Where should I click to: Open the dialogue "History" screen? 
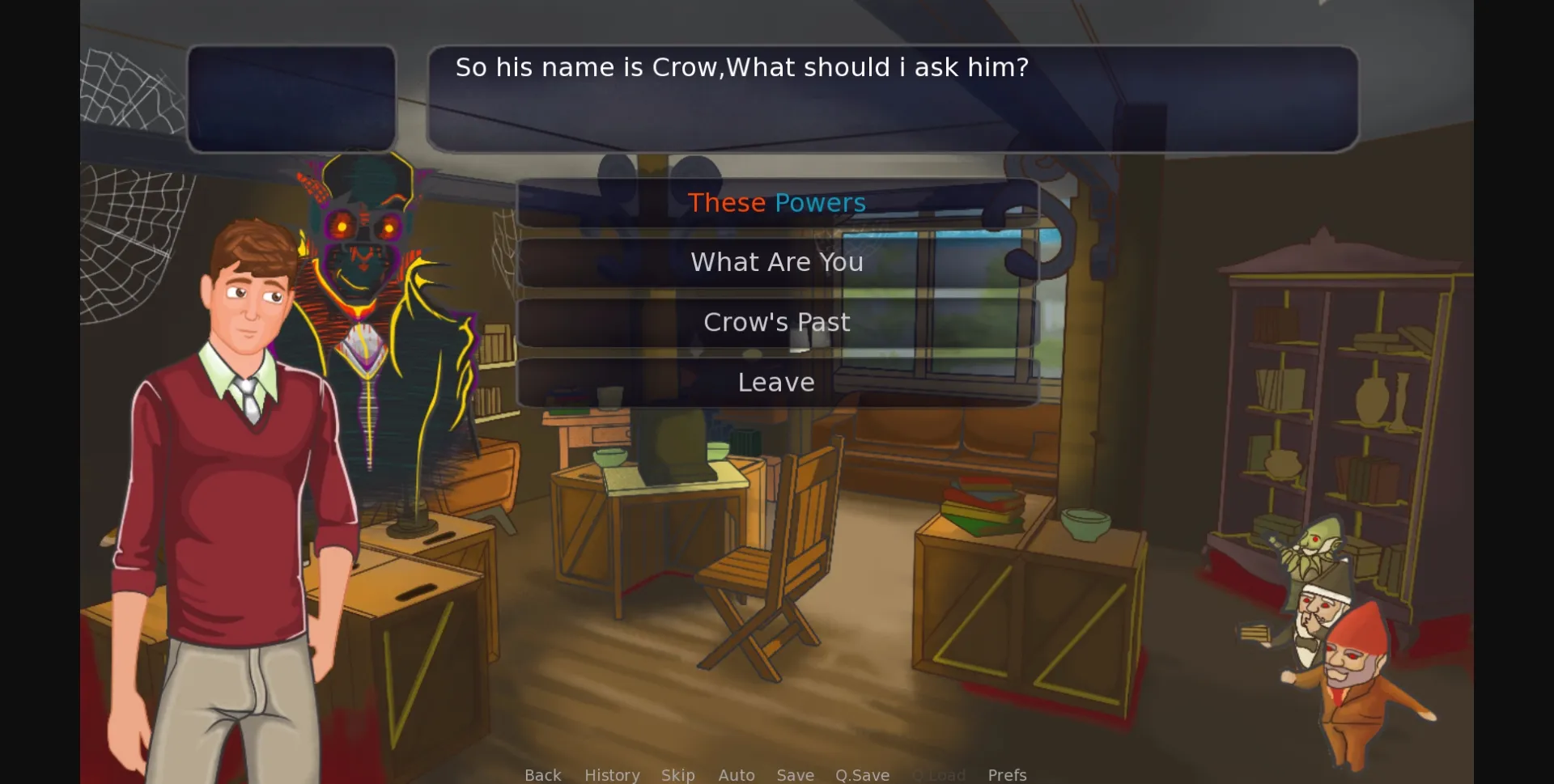point(612,774)
